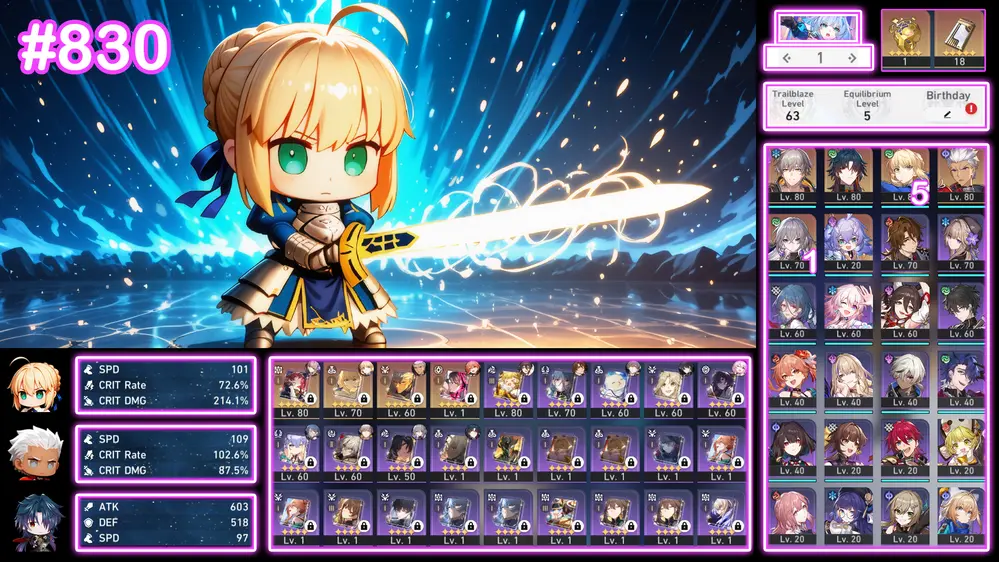
Task: Go to the previous page with the left arrow
Action: 786,58
